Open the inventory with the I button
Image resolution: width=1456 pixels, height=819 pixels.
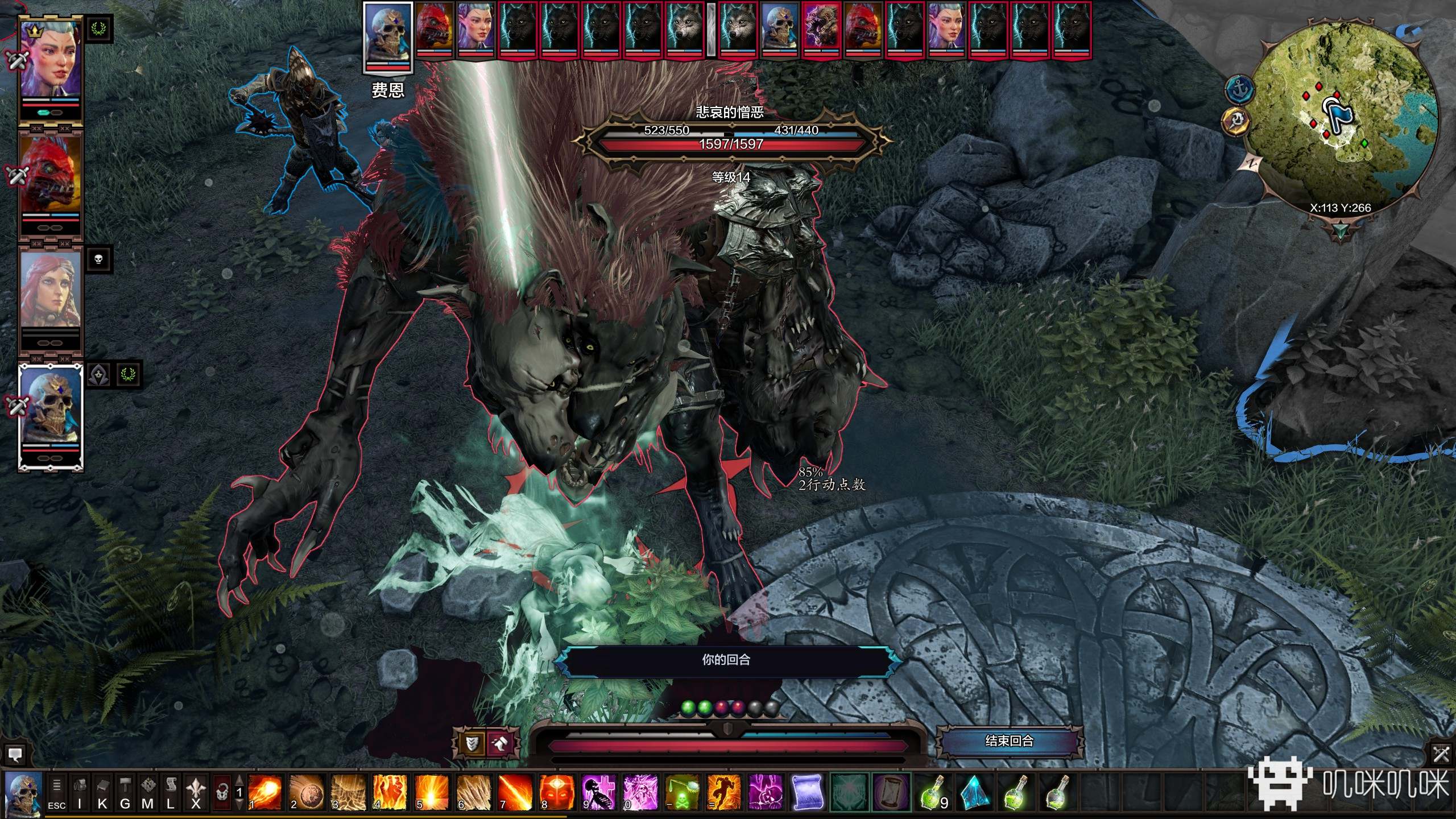pos(80,792)
